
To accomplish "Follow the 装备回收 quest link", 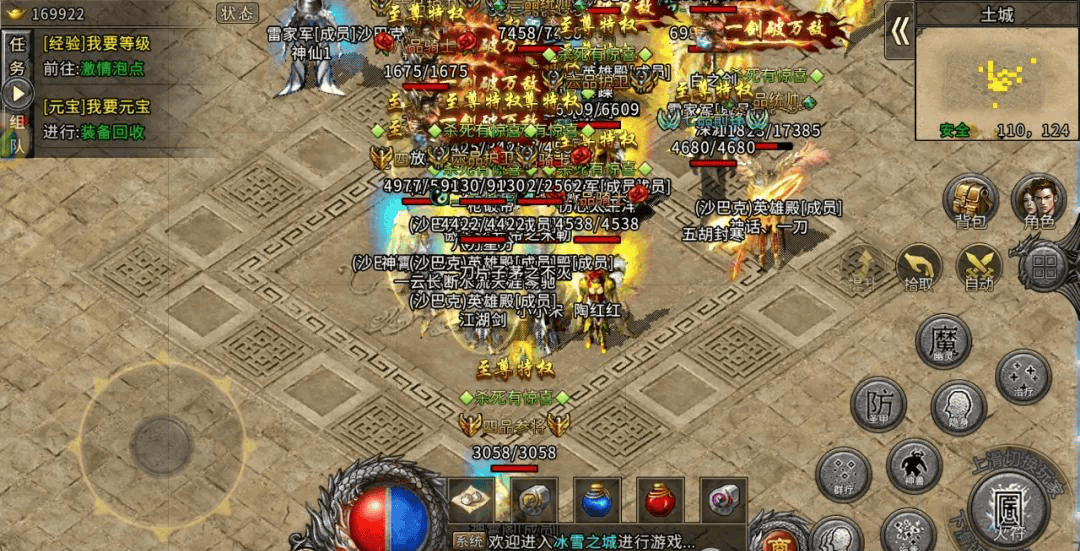I will 113,132.
